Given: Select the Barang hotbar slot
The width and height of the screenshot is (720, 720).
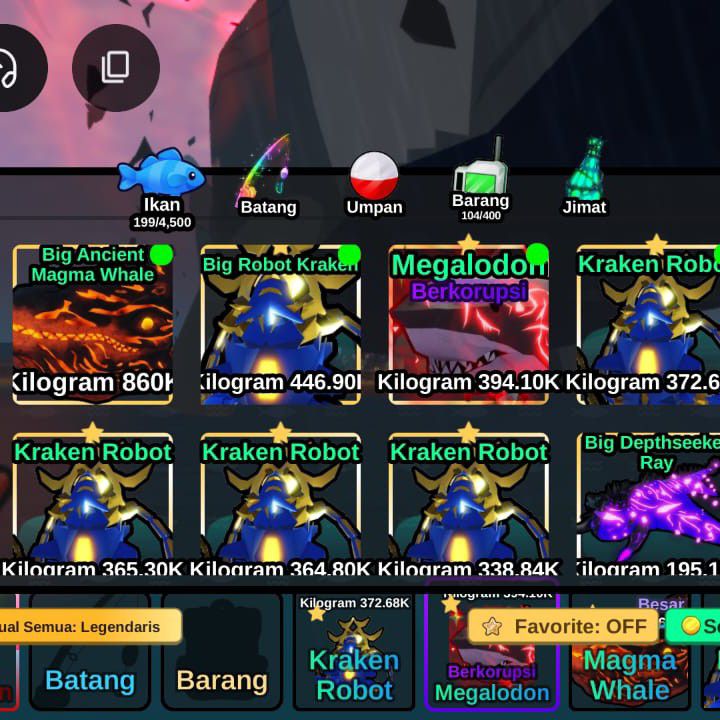Looking at the screenshot, I should tap(222, 665).
